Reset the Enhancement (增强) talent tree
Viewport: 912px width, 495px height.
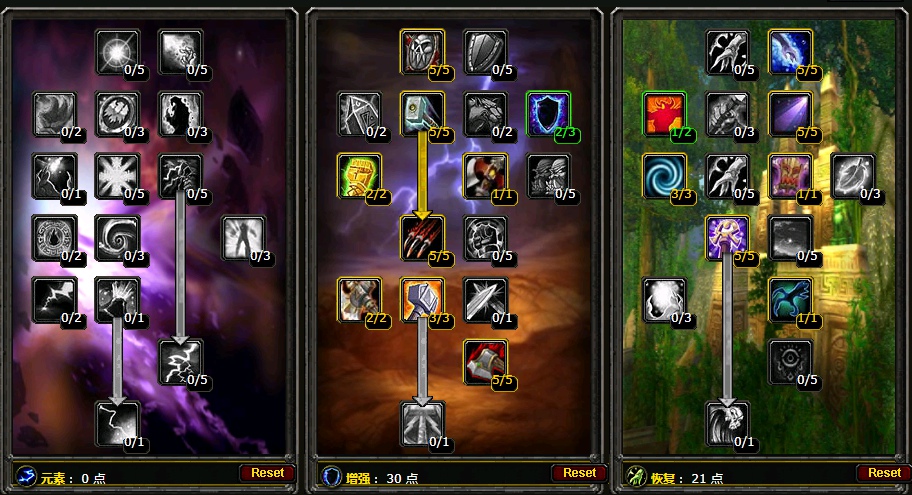(x=579, y=472)
